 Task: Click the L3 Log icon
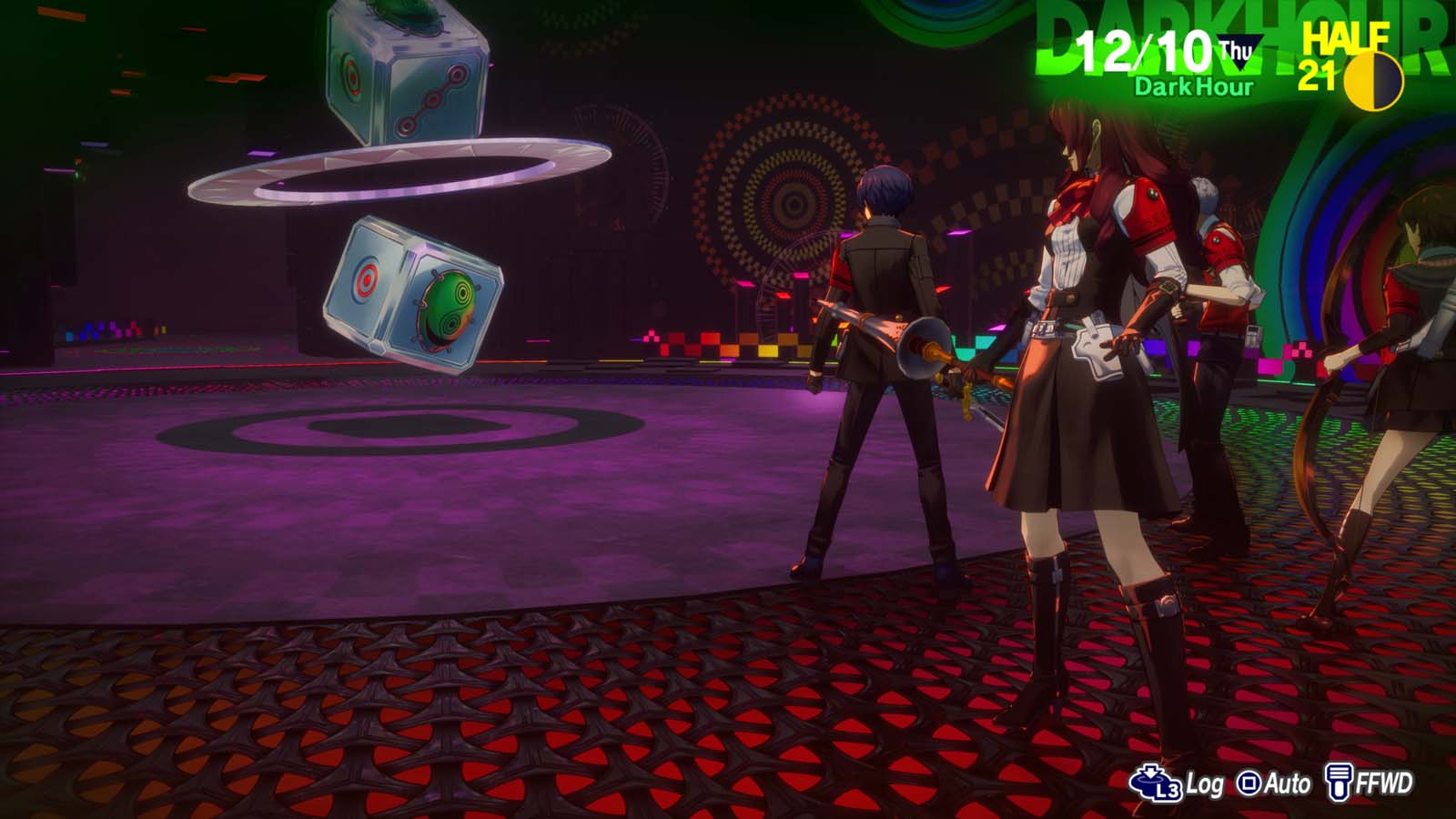pyautogui.click(x=1156, y=781)
